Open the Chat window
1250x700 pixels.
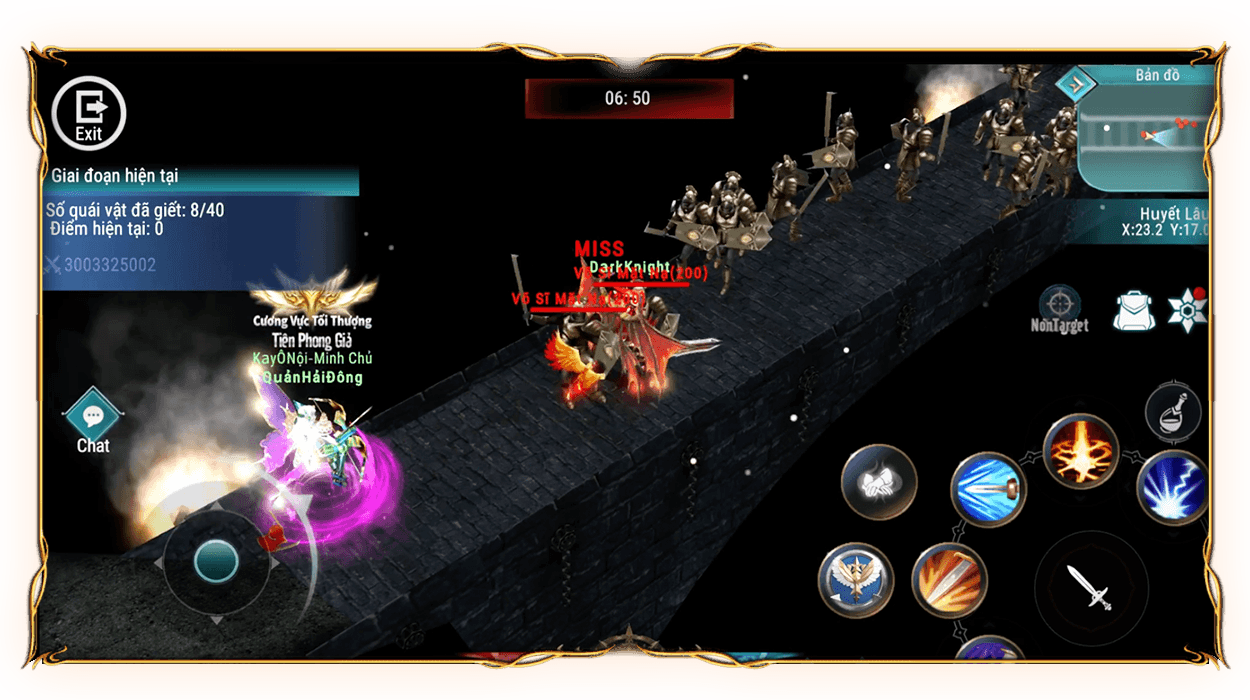[93, 420]
